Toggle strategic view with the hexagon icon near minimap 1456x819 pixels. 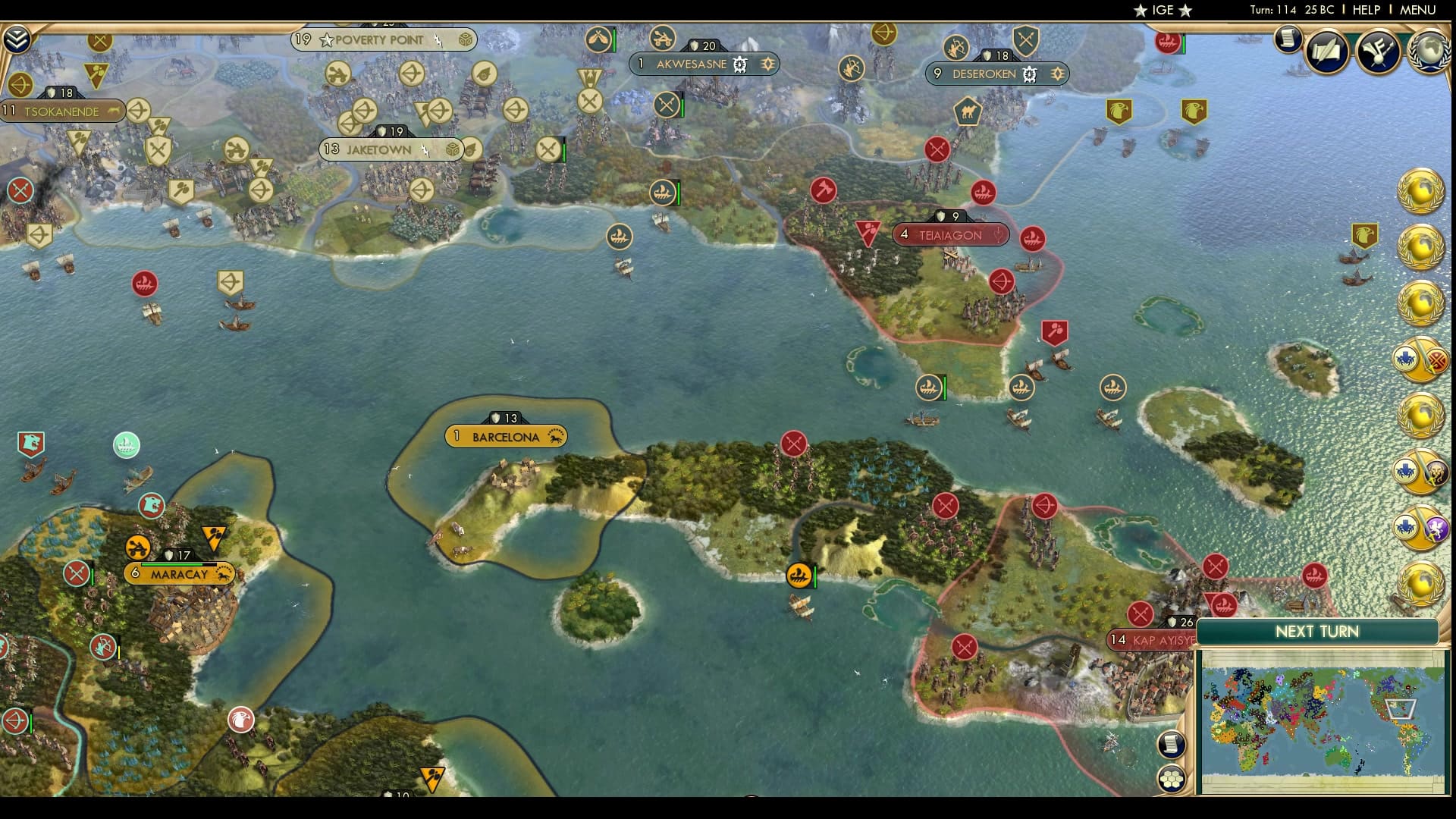[x=1172, y=779]
